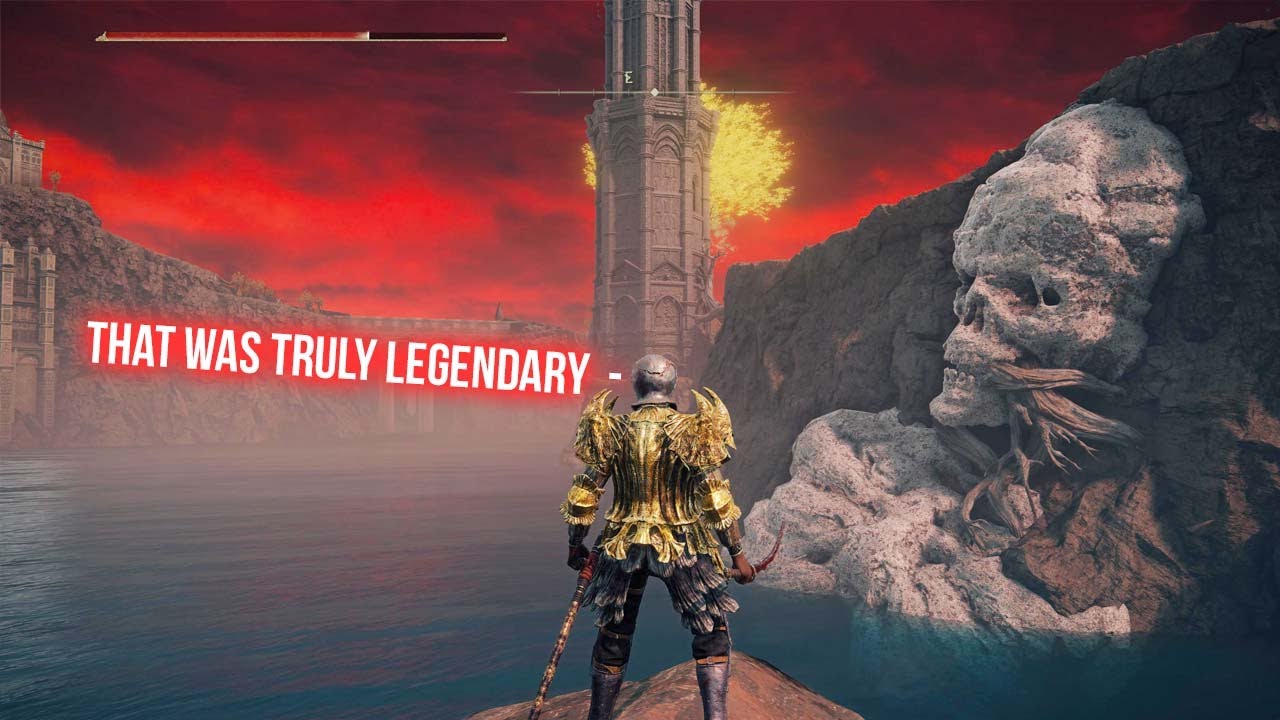The image size is (1280, 720).
Task: Select the E east indicator on the compass bar
Action: pyautogui.click(x=628, y=77)
